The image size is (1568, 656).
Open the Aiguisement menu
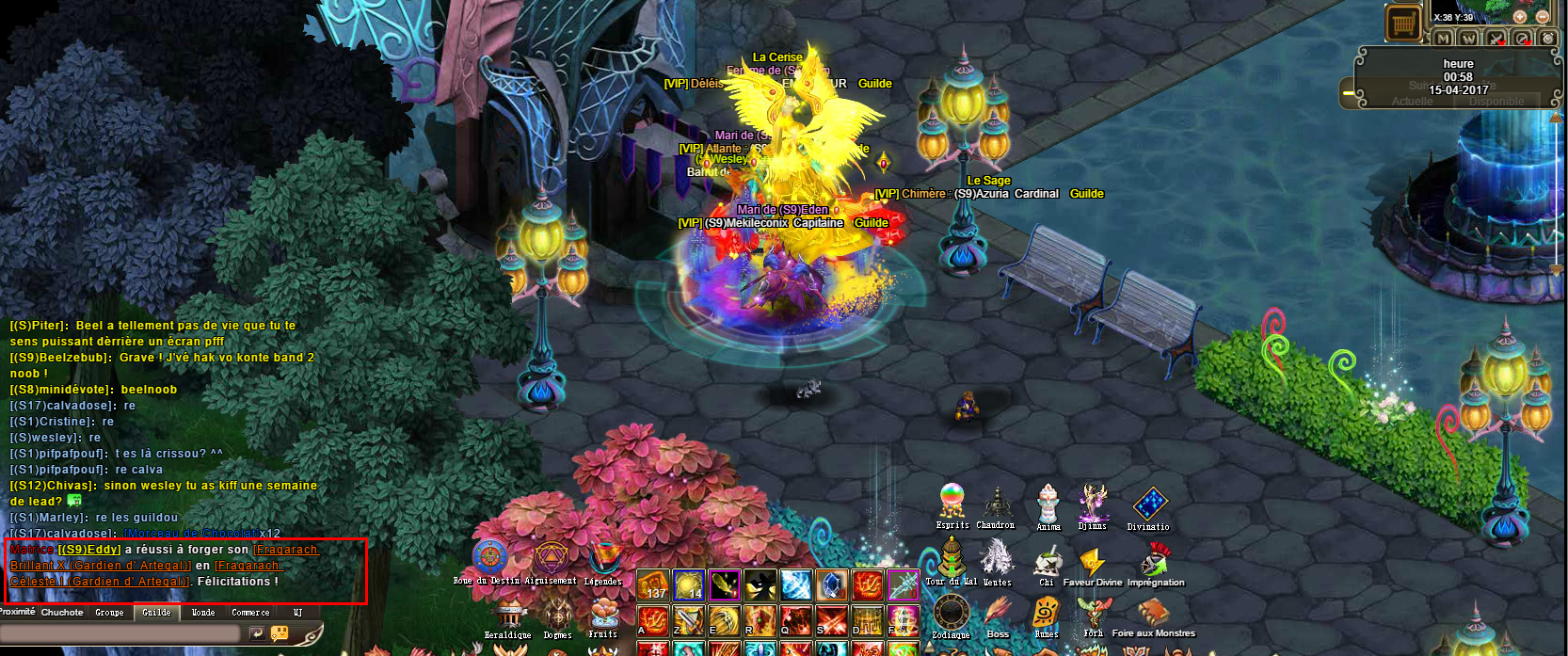pyautogui.click(x=552, y=557)
